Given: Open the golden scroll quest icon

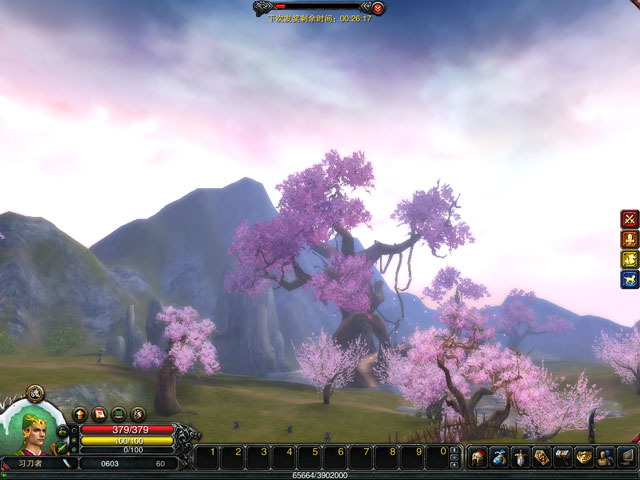Looking at the screenshot, I should pos(541,457).
